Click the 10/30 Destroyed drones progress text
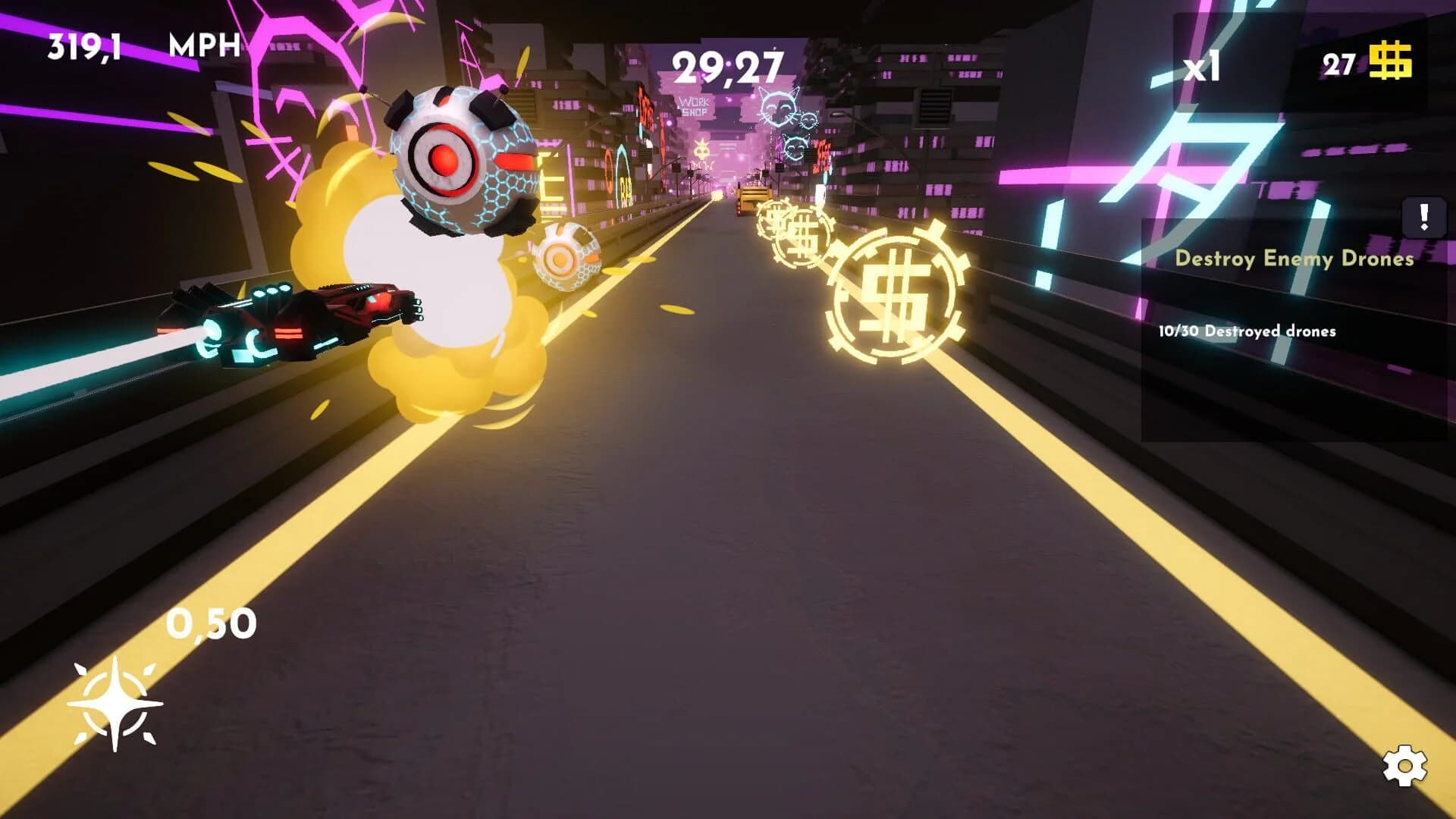The height and width of the screenshot is (819, 1456). point(1247,331)
